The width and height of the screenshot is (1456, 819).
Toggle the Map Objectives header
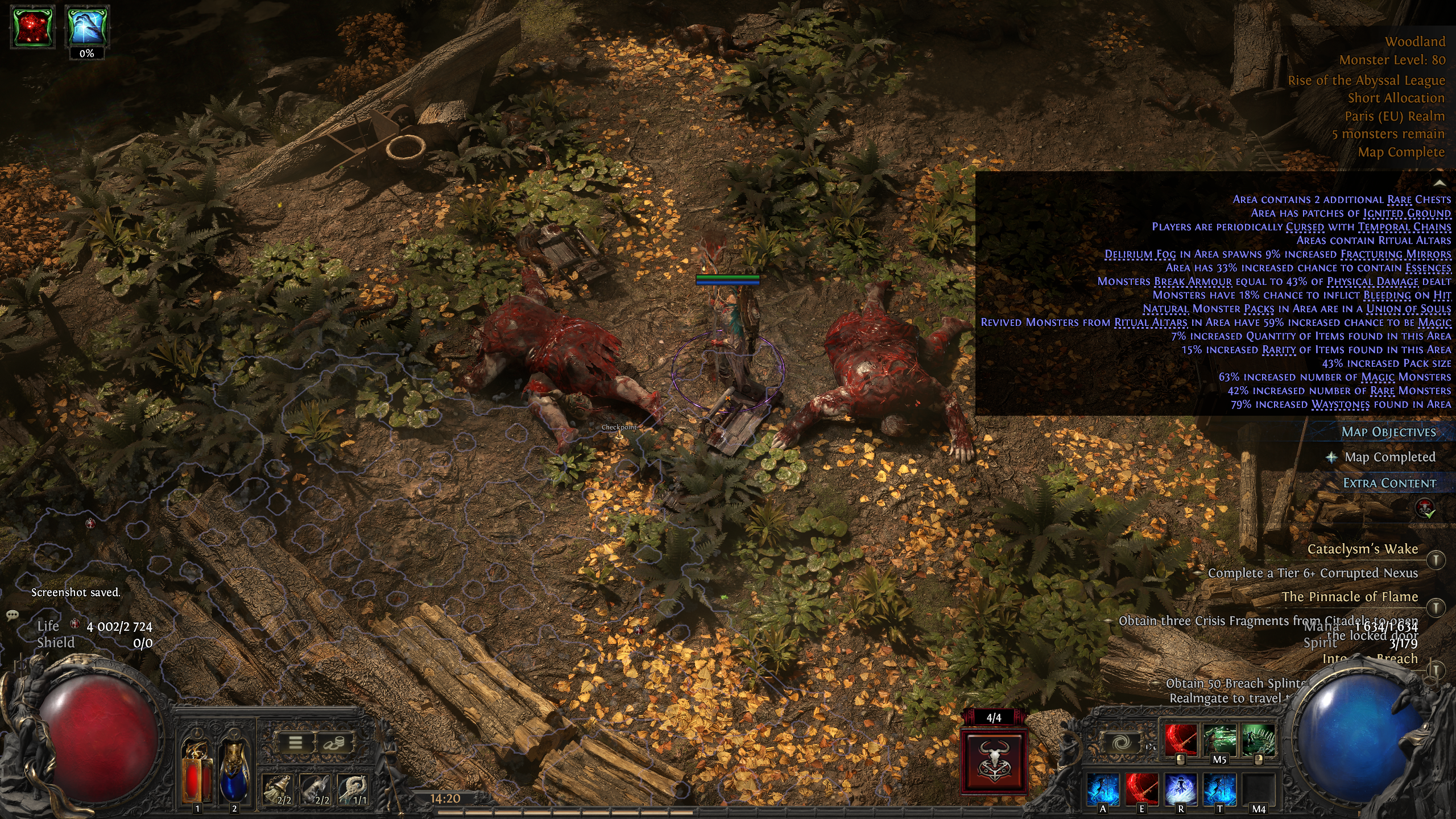1388,432
